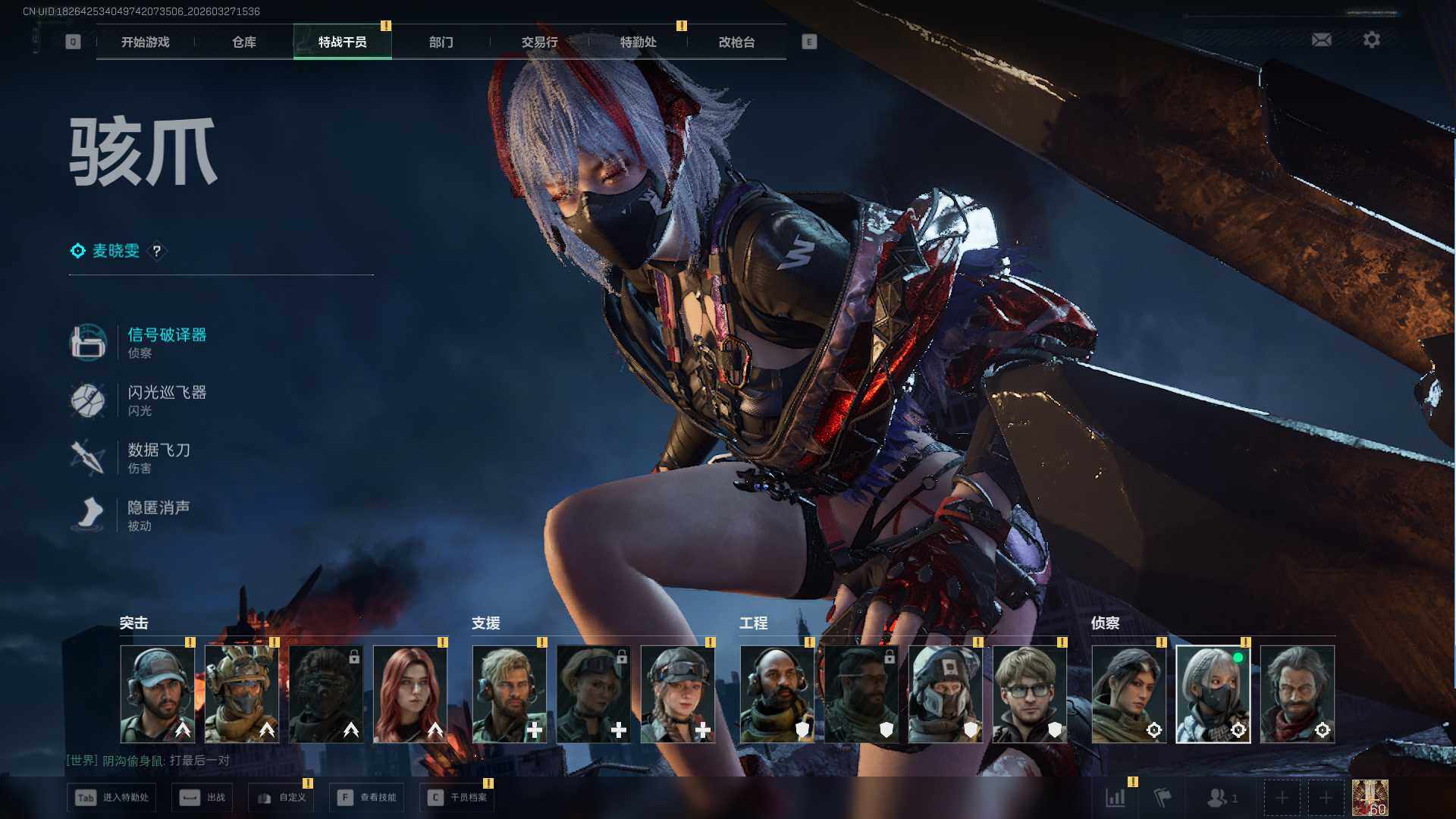Open the mail envelope icon

tap(1321, 39)
